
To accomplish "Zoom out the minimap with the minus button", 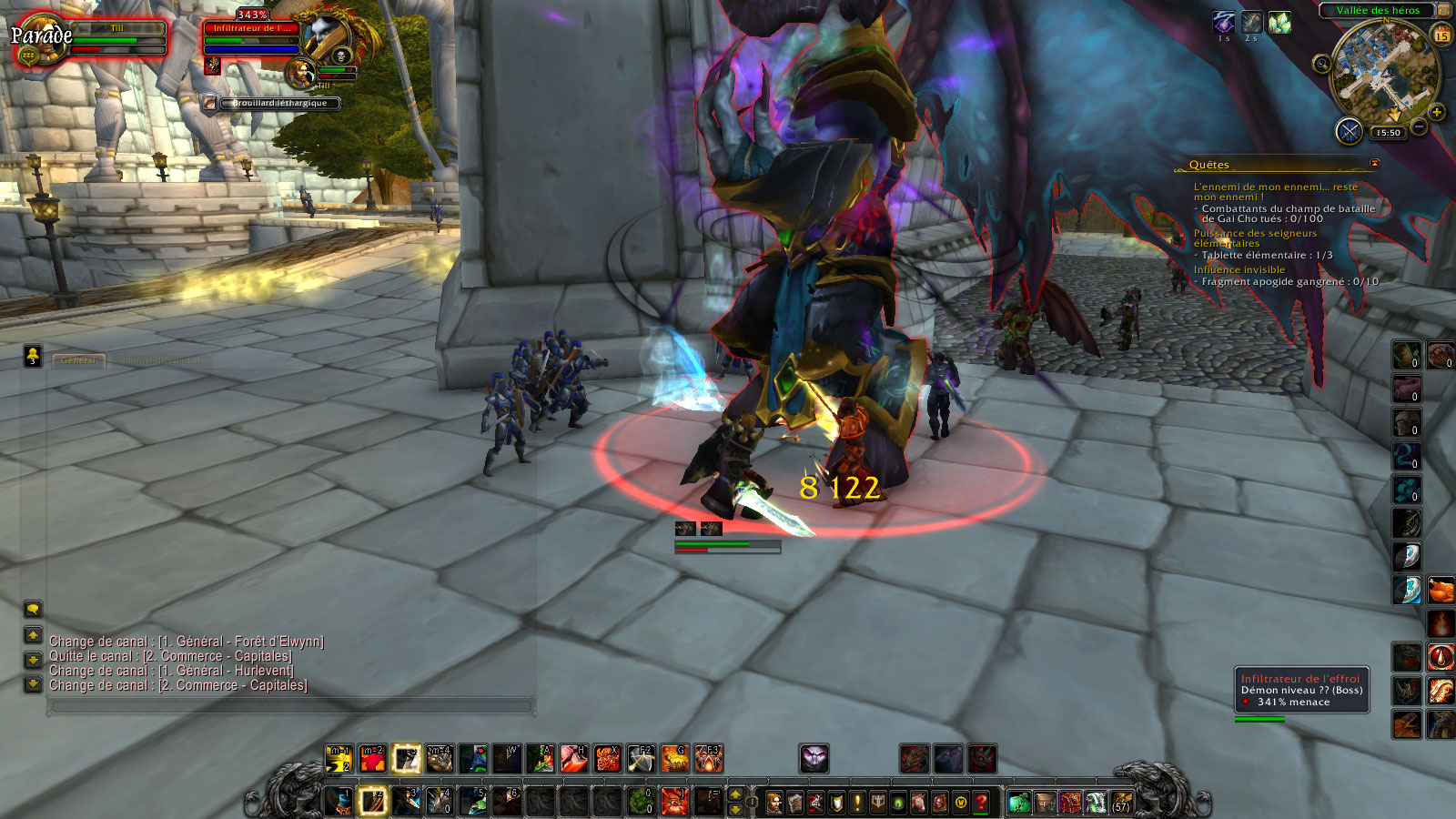I will pos(1418,126).
